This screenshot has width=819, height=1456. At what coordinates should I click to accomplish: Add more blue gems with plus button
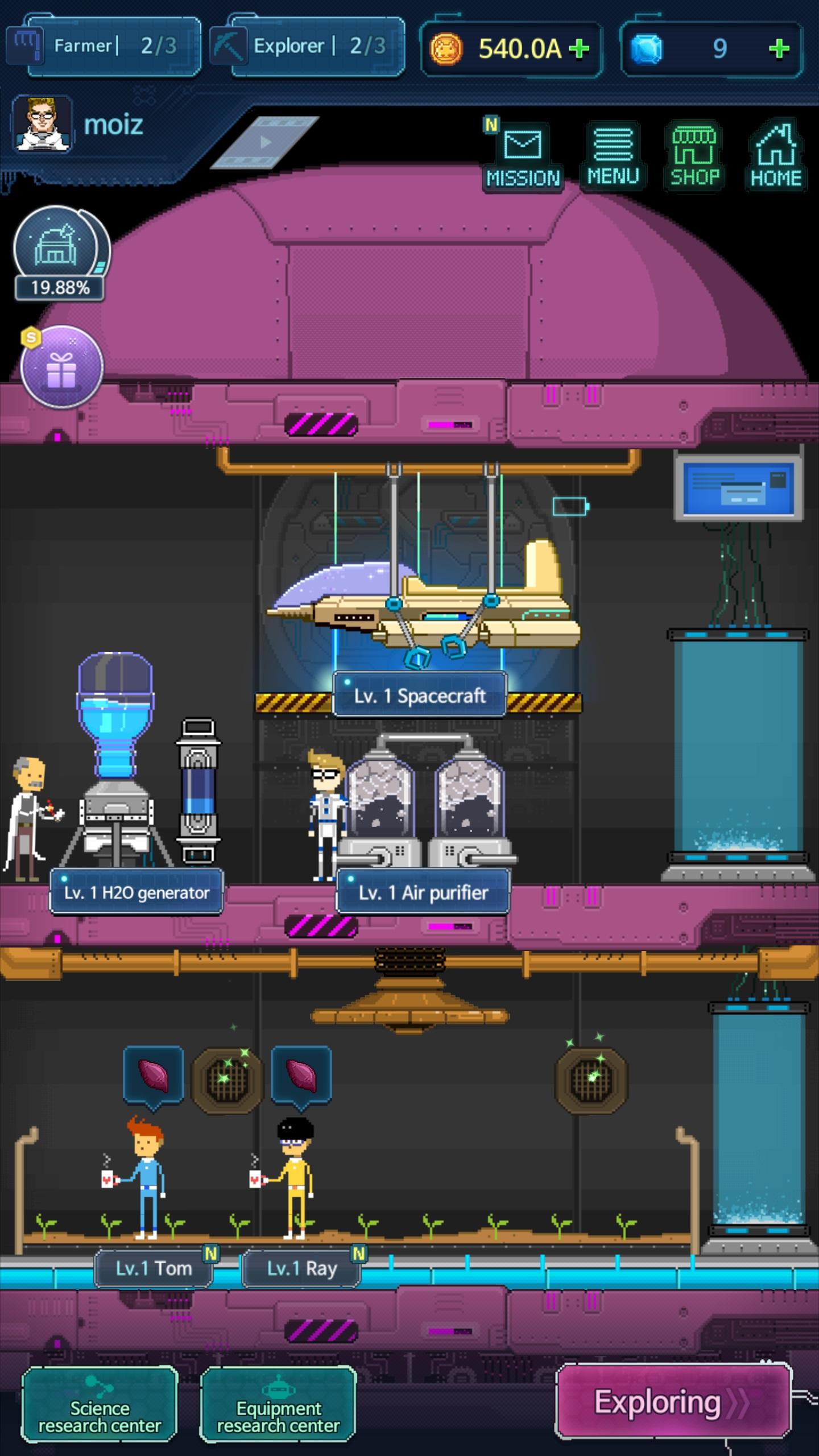tap(779, 49)
